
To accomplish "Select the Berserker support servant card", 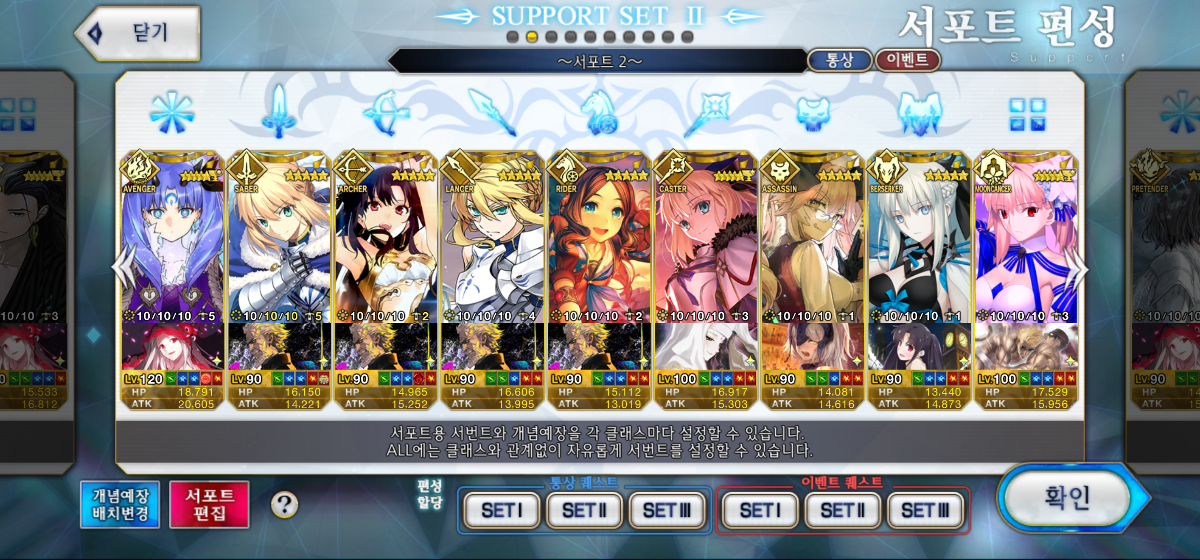I will (919, 240).
